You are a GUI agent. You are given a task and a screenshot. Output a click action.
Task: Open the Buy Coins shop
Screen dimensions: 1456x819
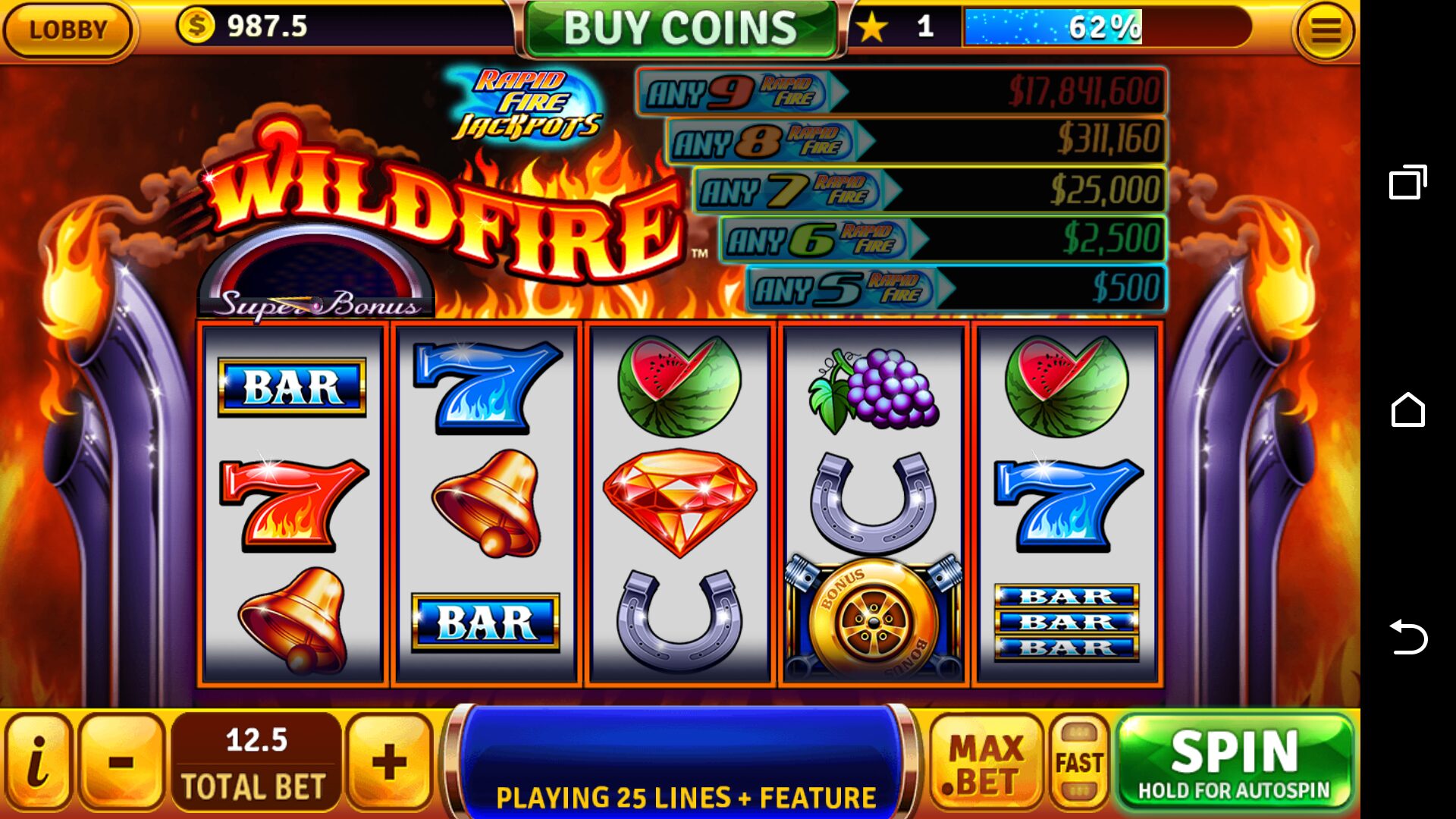(680, 29)
